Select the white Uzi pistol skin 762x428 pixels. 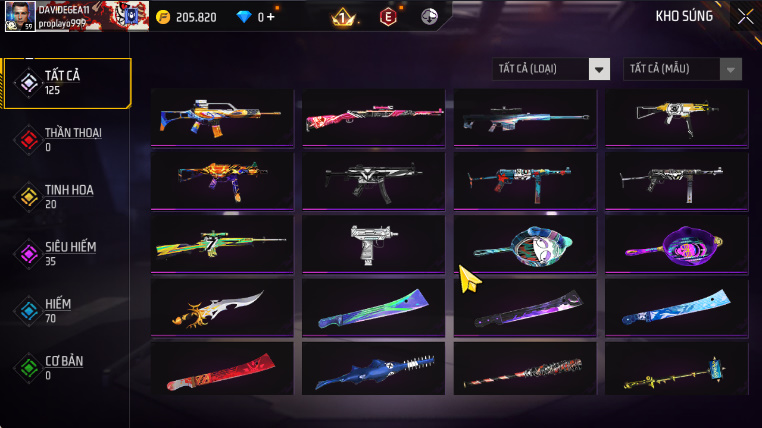coord(373,243)
